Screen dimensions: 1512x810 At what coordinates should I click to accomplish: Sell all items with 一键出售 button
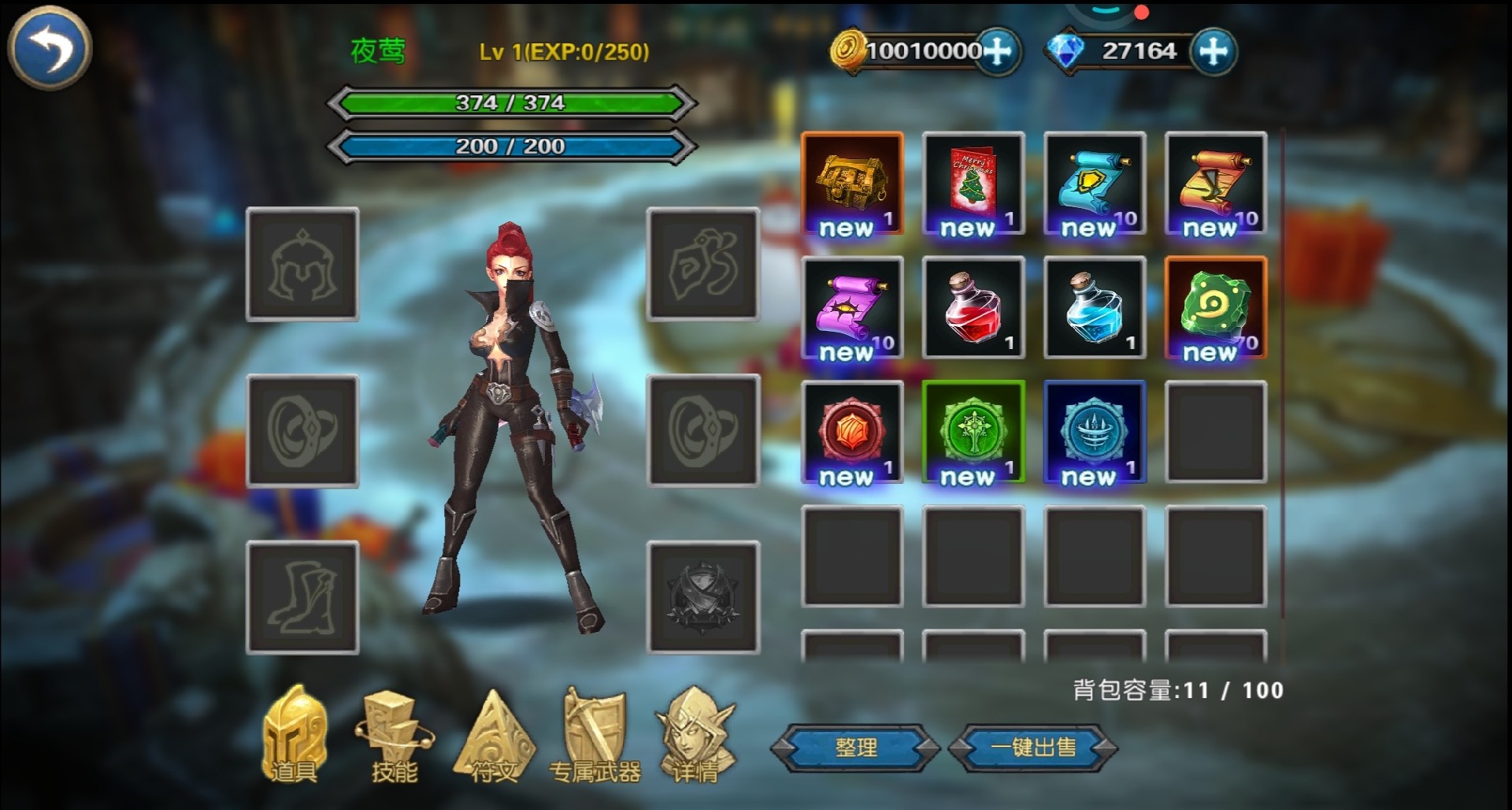[1033, 747]
